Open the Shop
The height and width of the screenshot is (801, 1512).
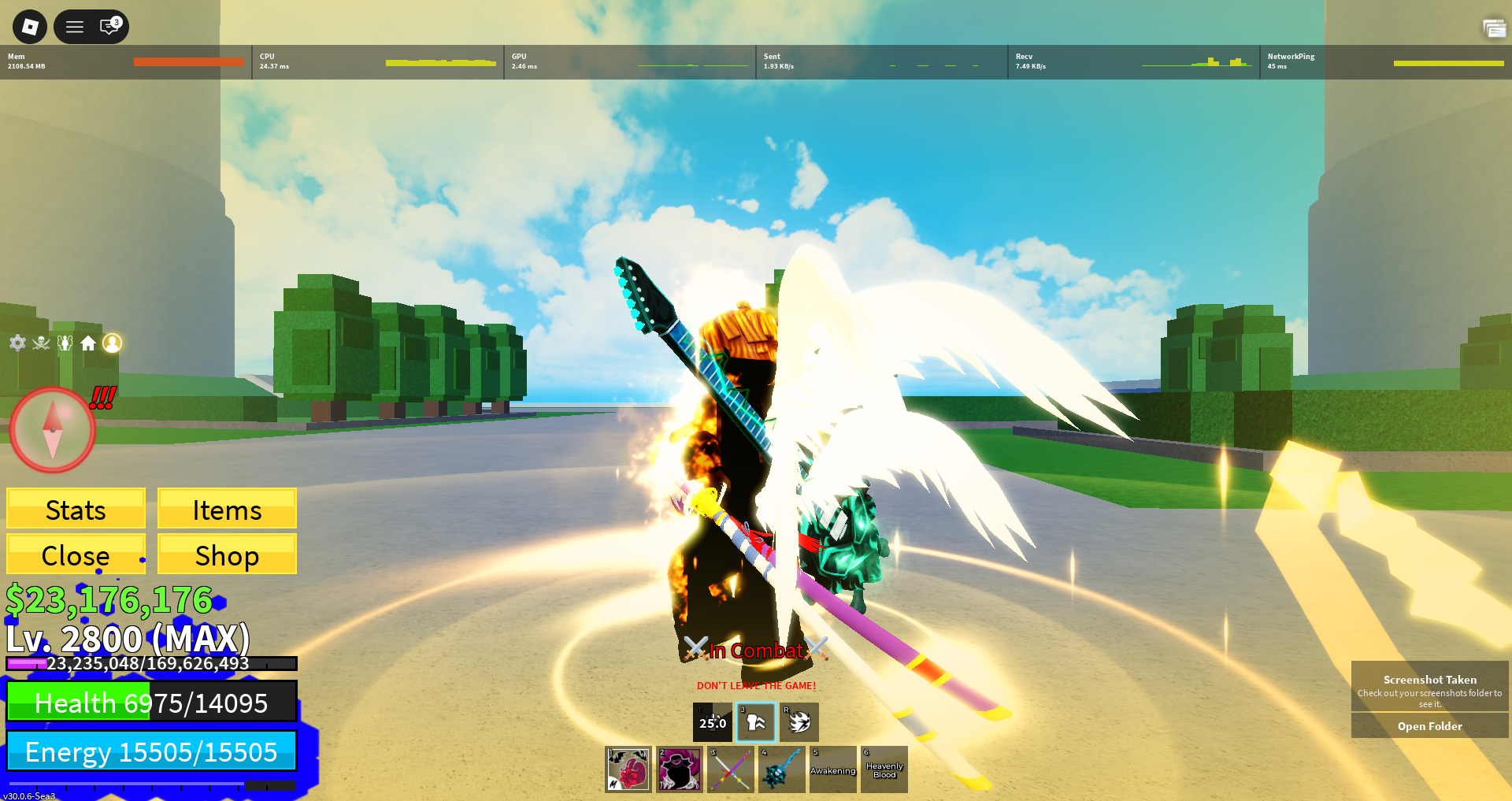pos(227,554)
